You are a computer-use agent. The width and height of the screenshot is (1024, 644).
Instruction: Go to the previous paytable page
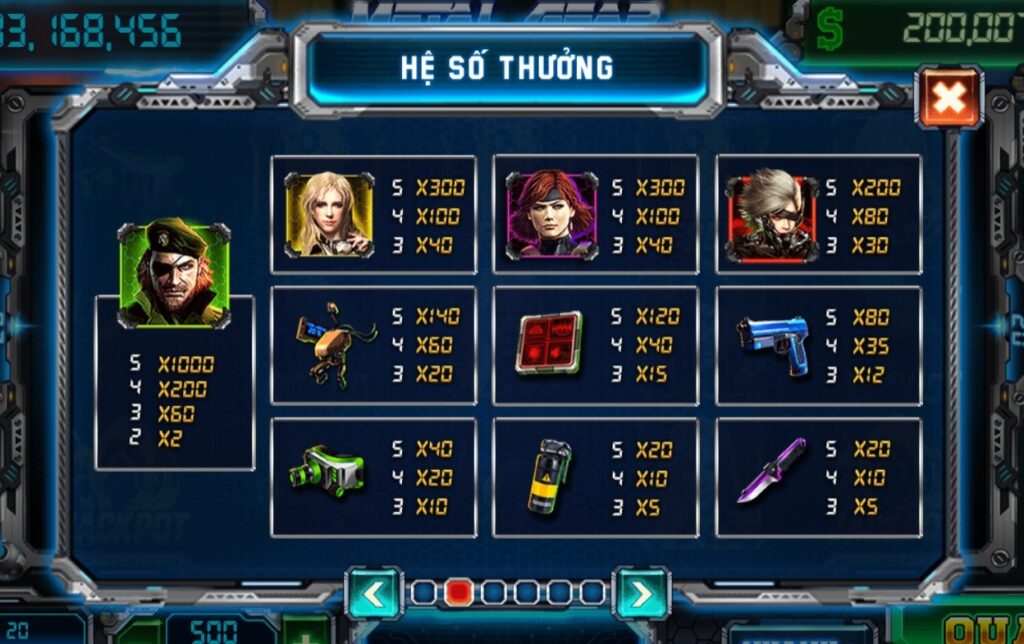(373, 594)
